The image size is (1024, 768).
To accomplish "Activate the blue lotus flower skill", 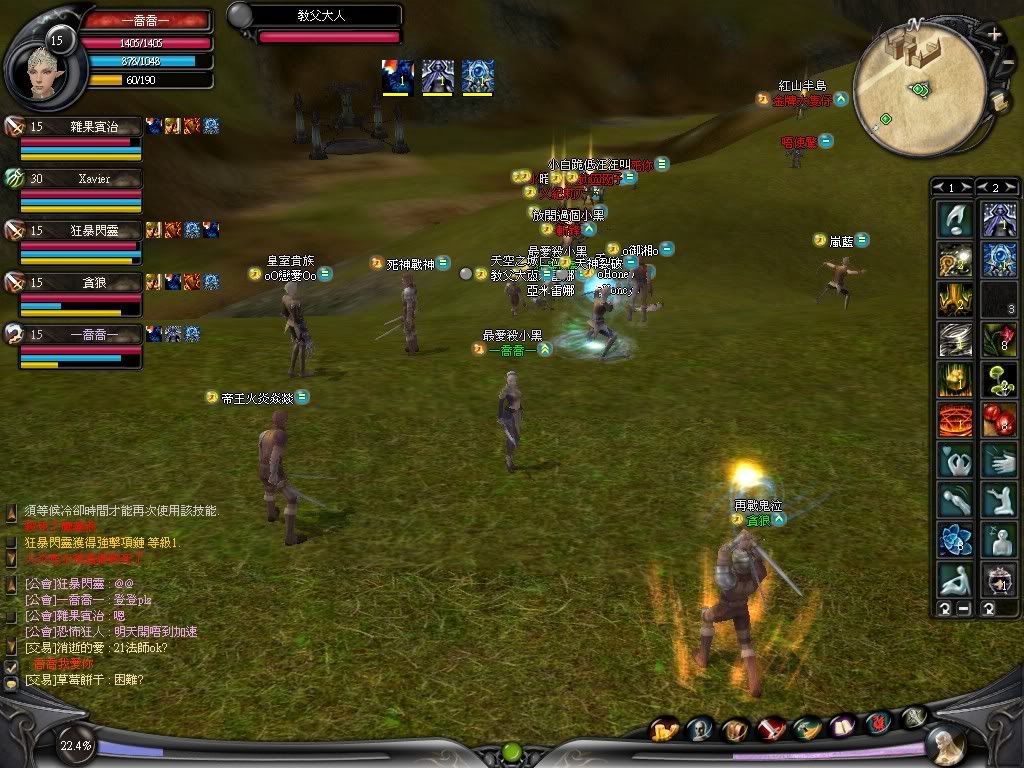I will pyautogui.click(x=955, y=539).
